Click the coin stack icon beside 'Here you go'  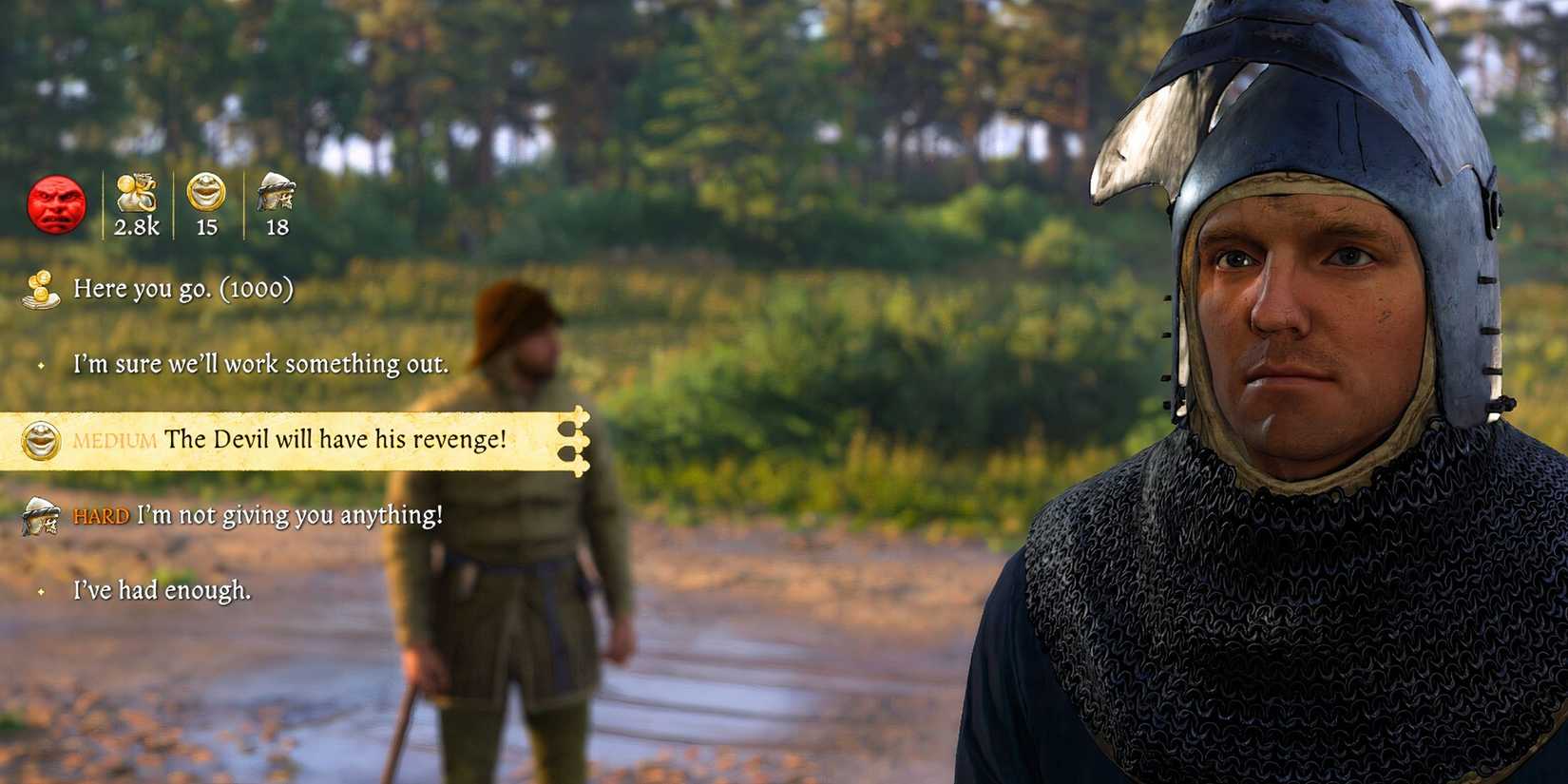[40, 289]
